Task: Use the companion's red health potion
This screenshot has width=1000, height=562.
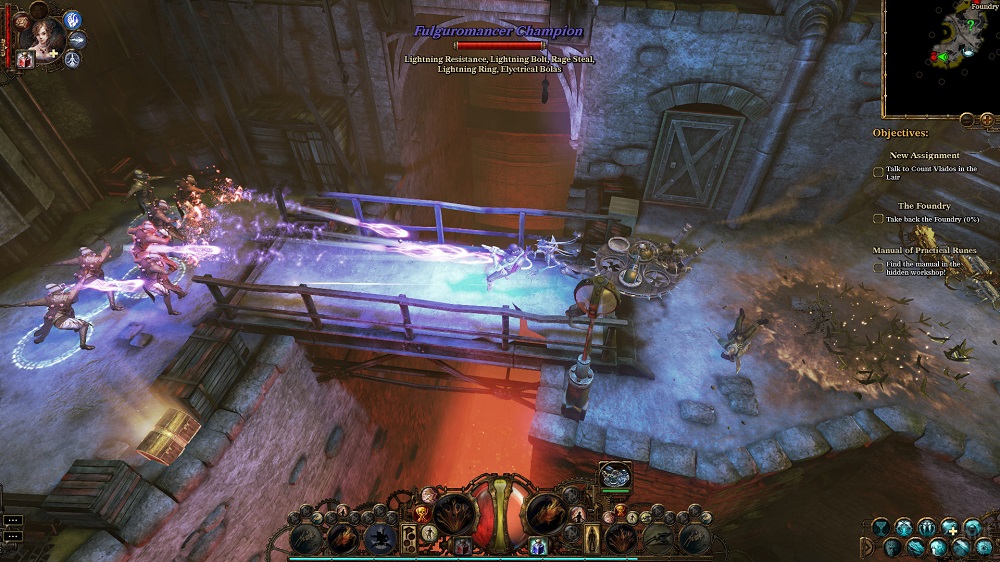Action: pos(24,60)
